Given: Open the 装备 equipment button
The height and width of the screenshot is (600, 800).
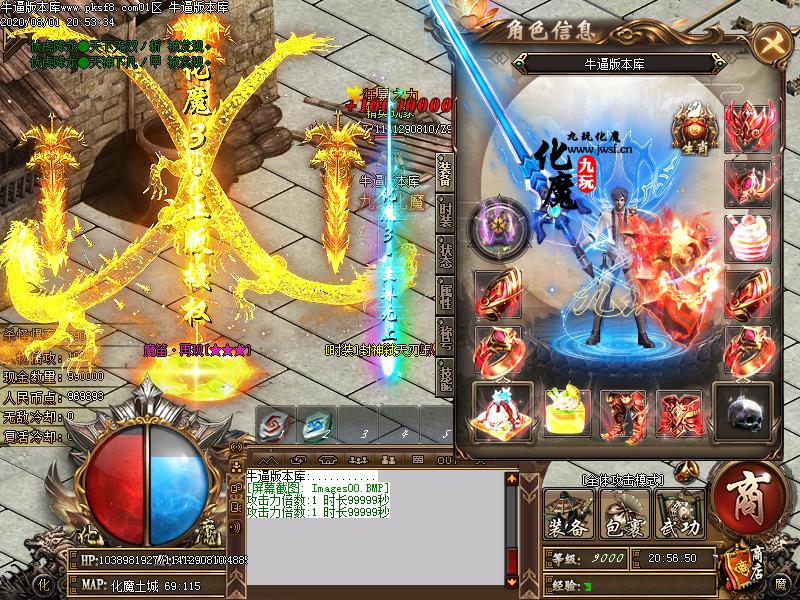Looking at the screenshot, I should coord(568,517).
